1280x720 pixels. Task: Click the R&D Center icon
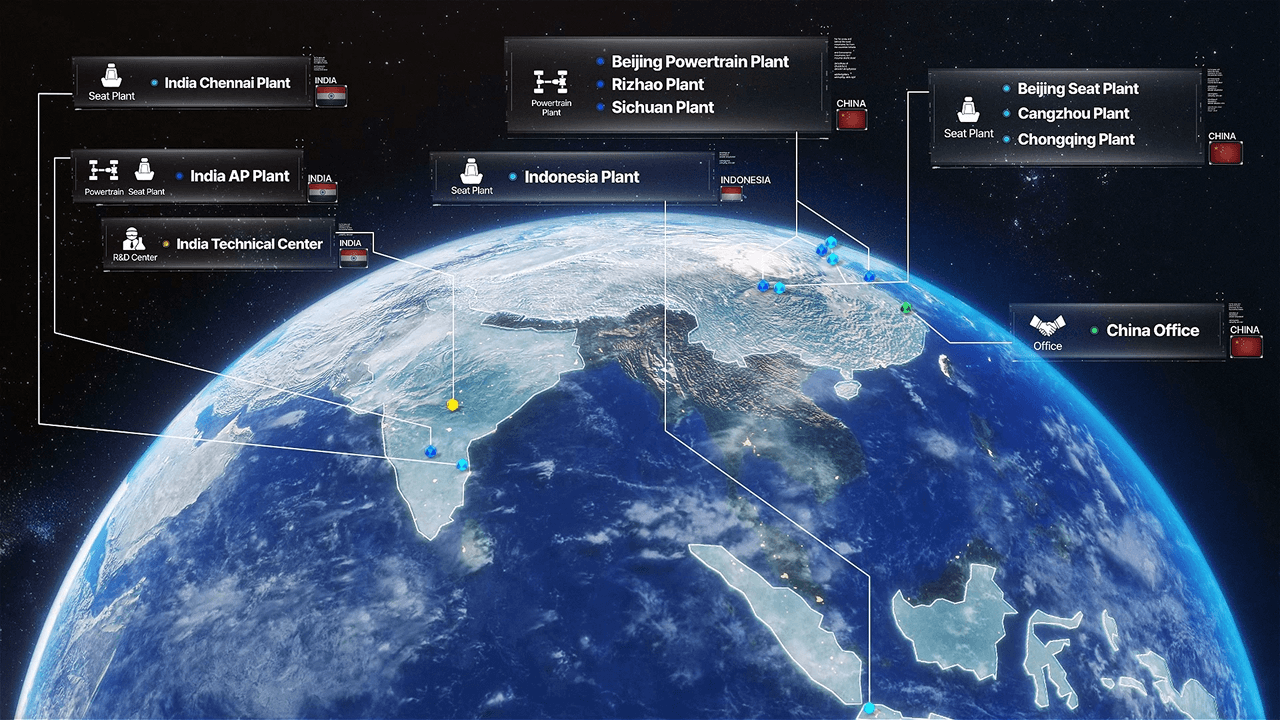tap(134, 240)
